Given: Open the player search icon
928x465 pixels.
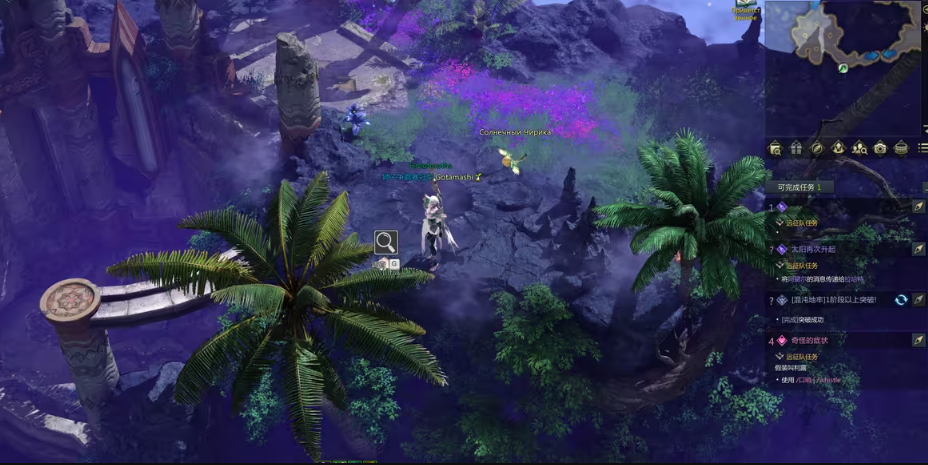Looking at the screenshot, I should 859,148.
